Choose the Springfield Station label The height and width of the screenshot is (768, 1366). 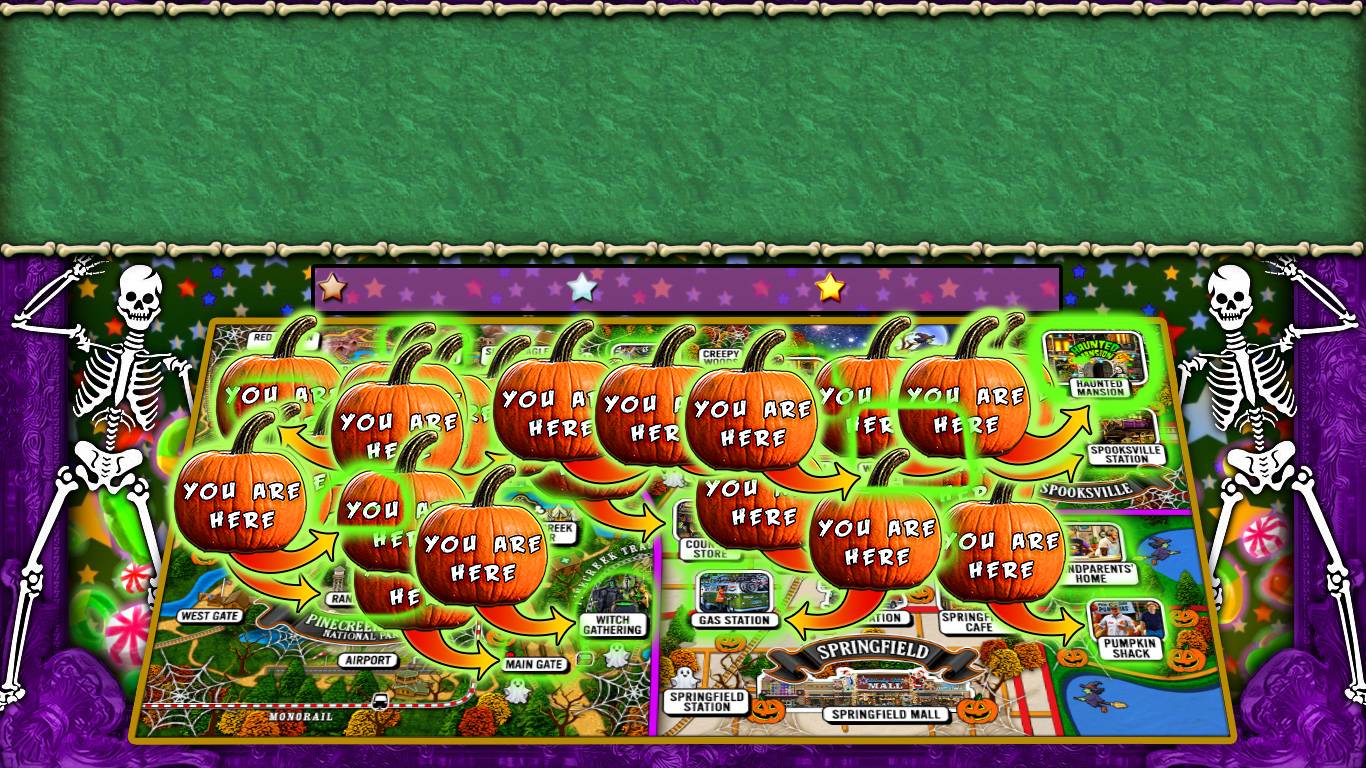click(x=708, y=700)
